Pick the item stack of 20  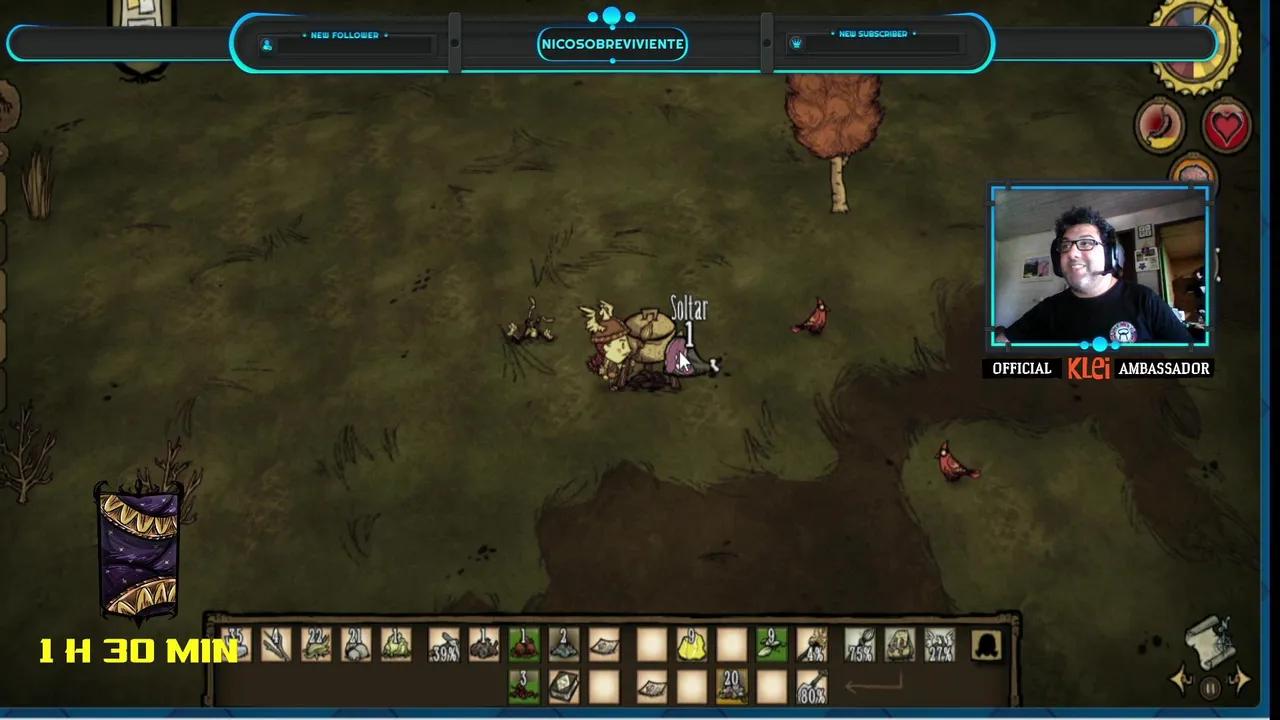point(731,687)
